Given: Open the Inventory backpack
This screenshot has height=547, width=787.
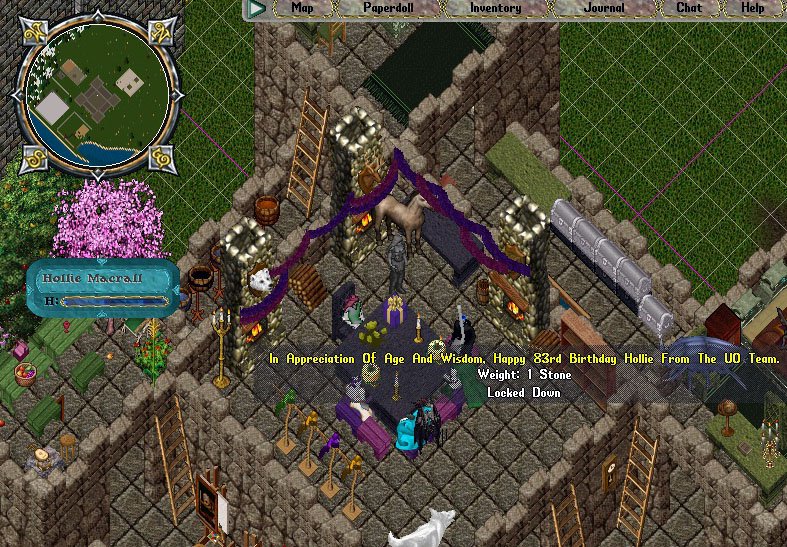Looking at the screenshot, I should [496, 8].
